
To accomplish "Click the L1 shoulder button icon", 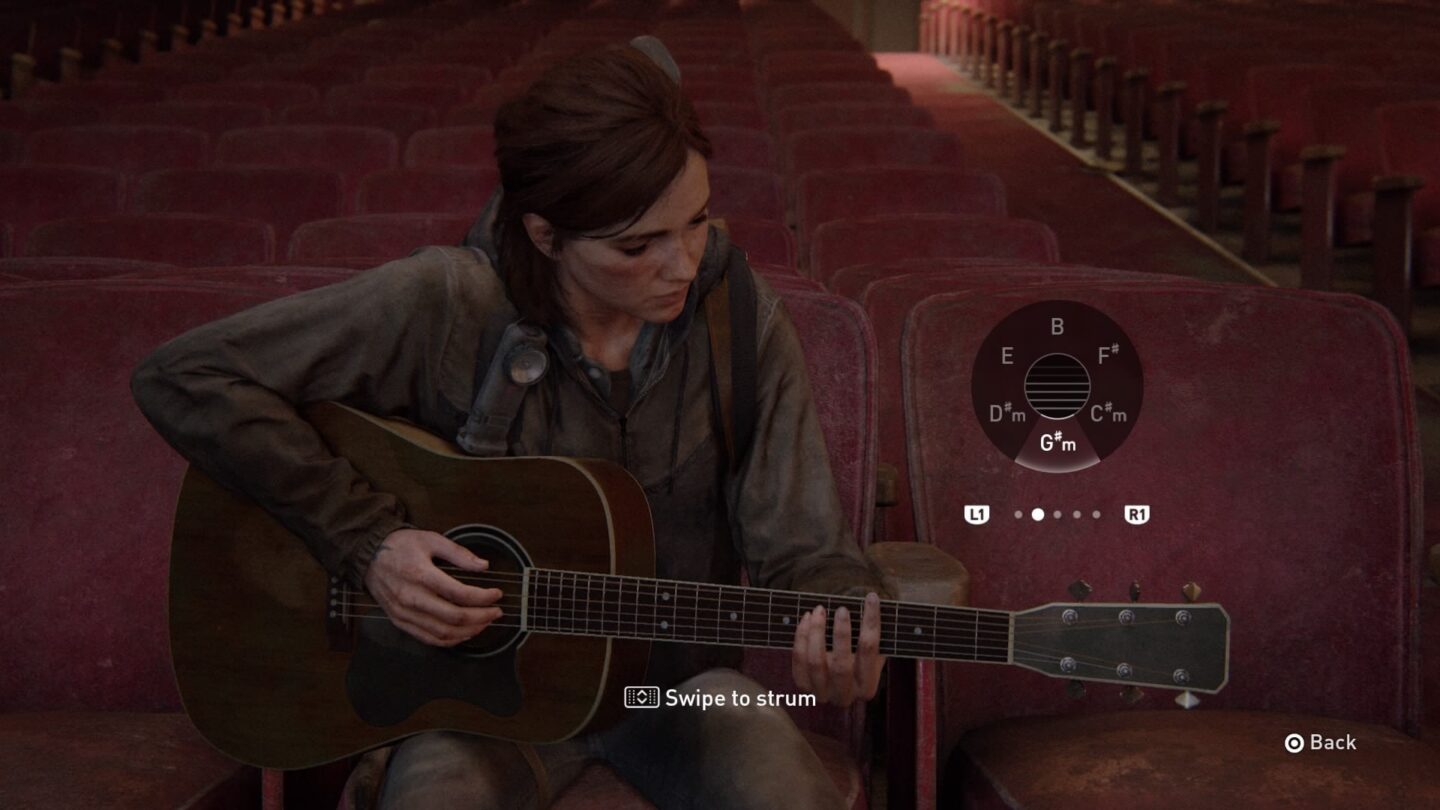I will point(977,513).
